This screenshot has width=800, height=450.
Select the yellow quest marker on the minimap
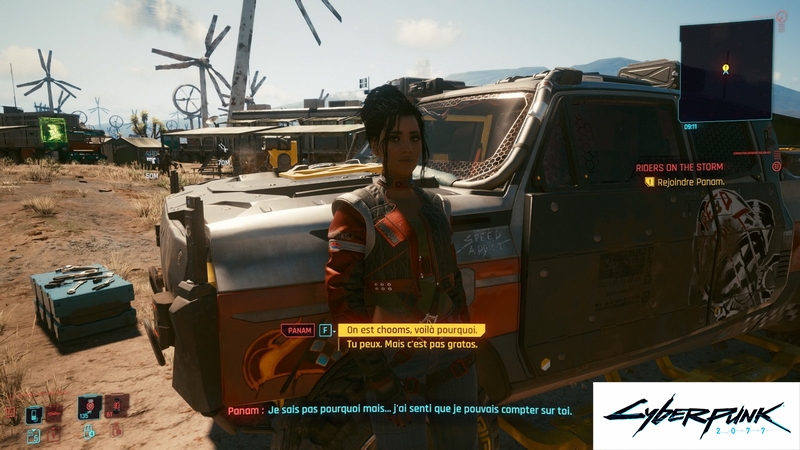pos(725,68)
